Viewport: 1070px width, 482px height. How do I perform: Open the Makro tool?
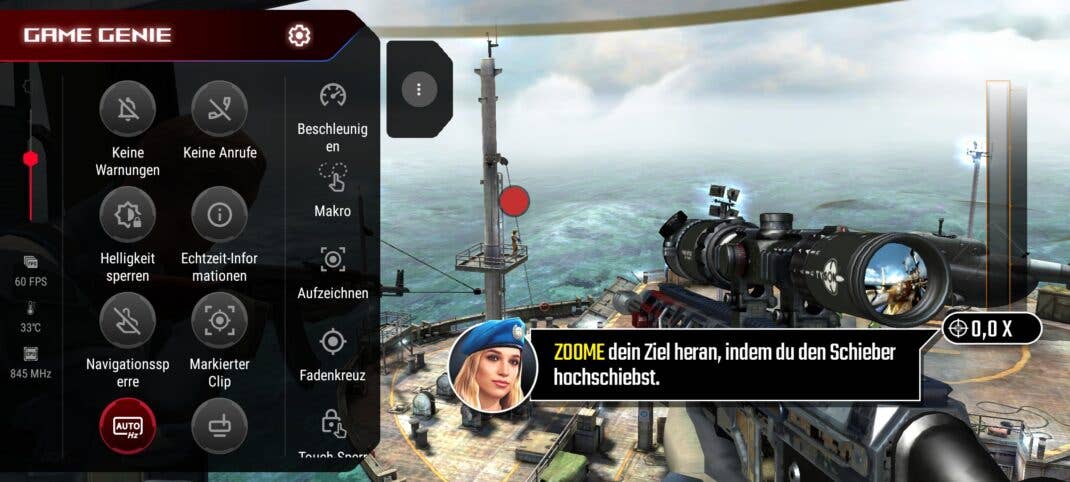click(333, 178)
